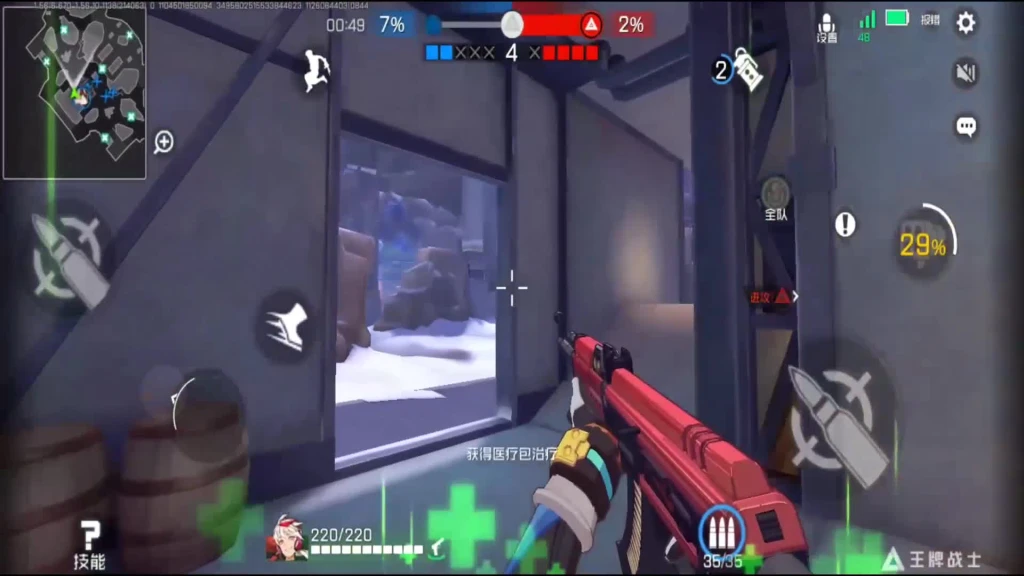Tap the microphone voice settings icon
This screenshot has width=1024, height=576.
tap(827, 27)
